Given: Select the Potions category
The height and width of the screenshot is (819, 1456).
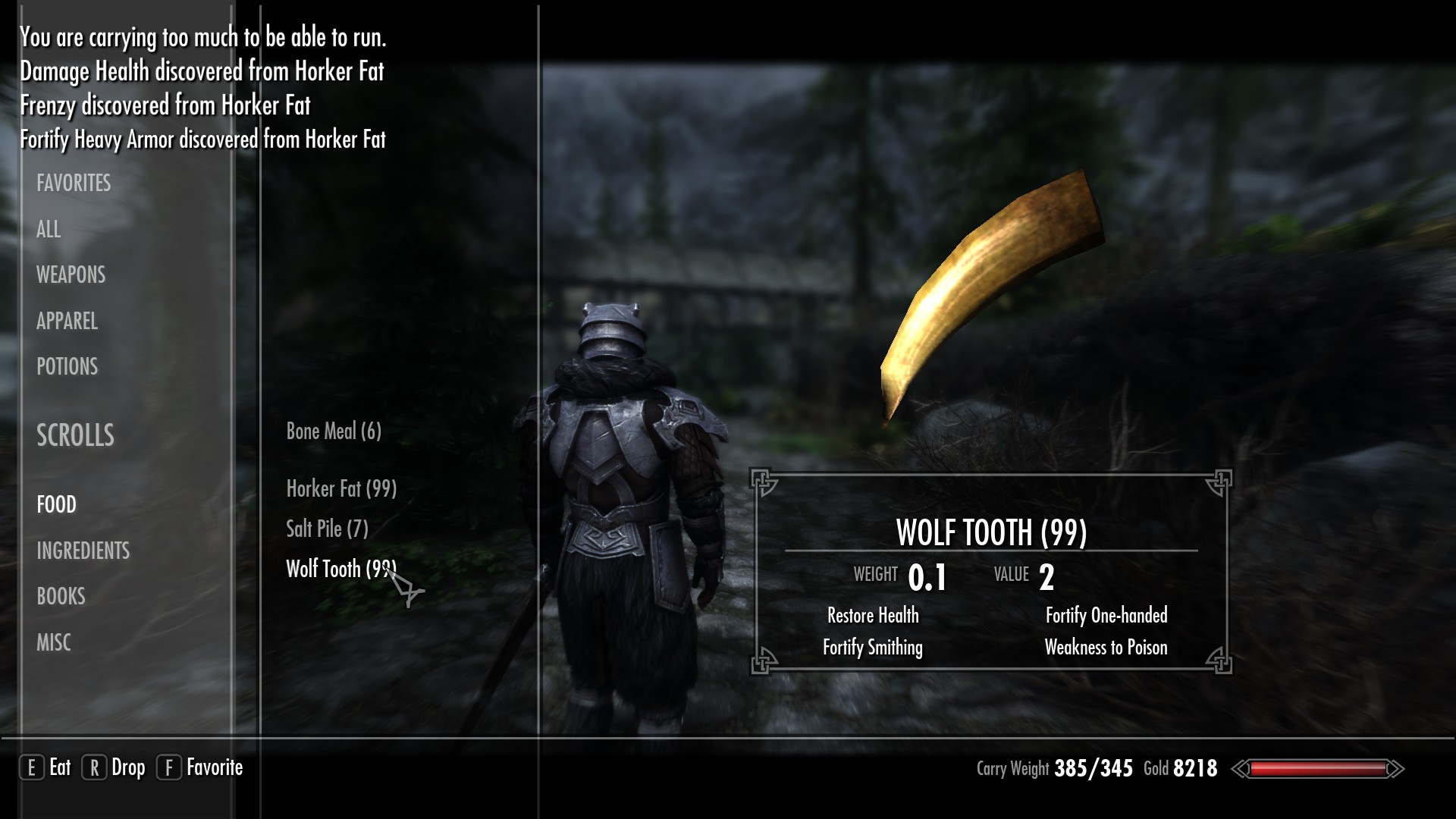Looking at the screenshot, I should (x=67, y=366).
